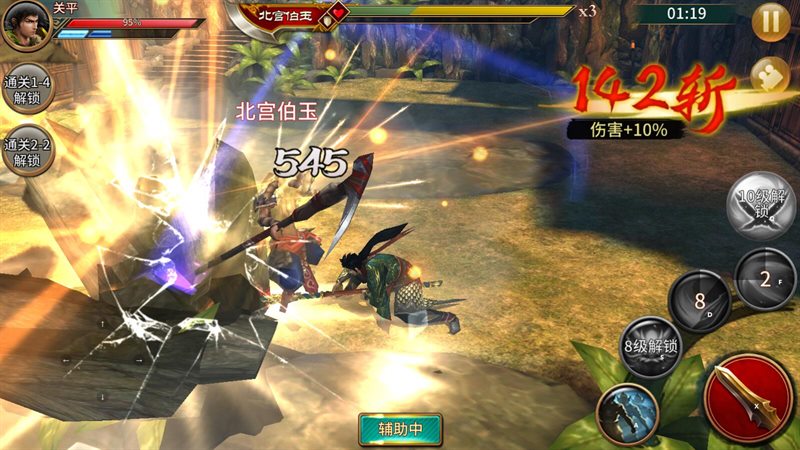Pause the game with the gold button
800x450 pixels.
[771, 22]
